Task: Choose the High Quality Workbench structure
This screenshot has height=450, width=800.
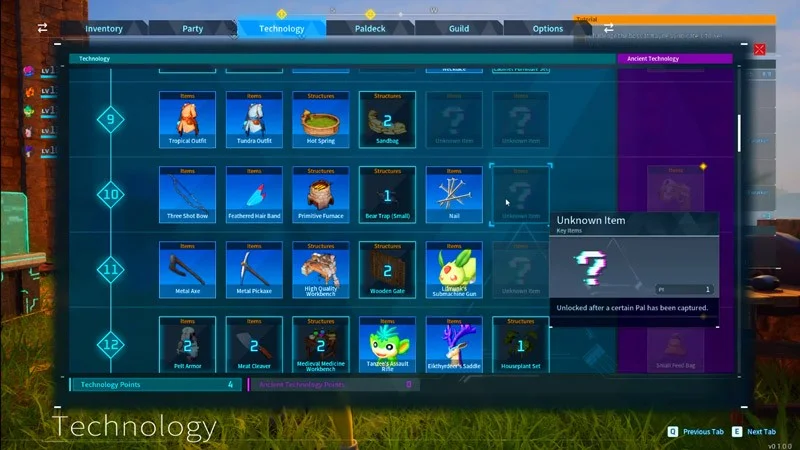Action: [x=320, y=269]
